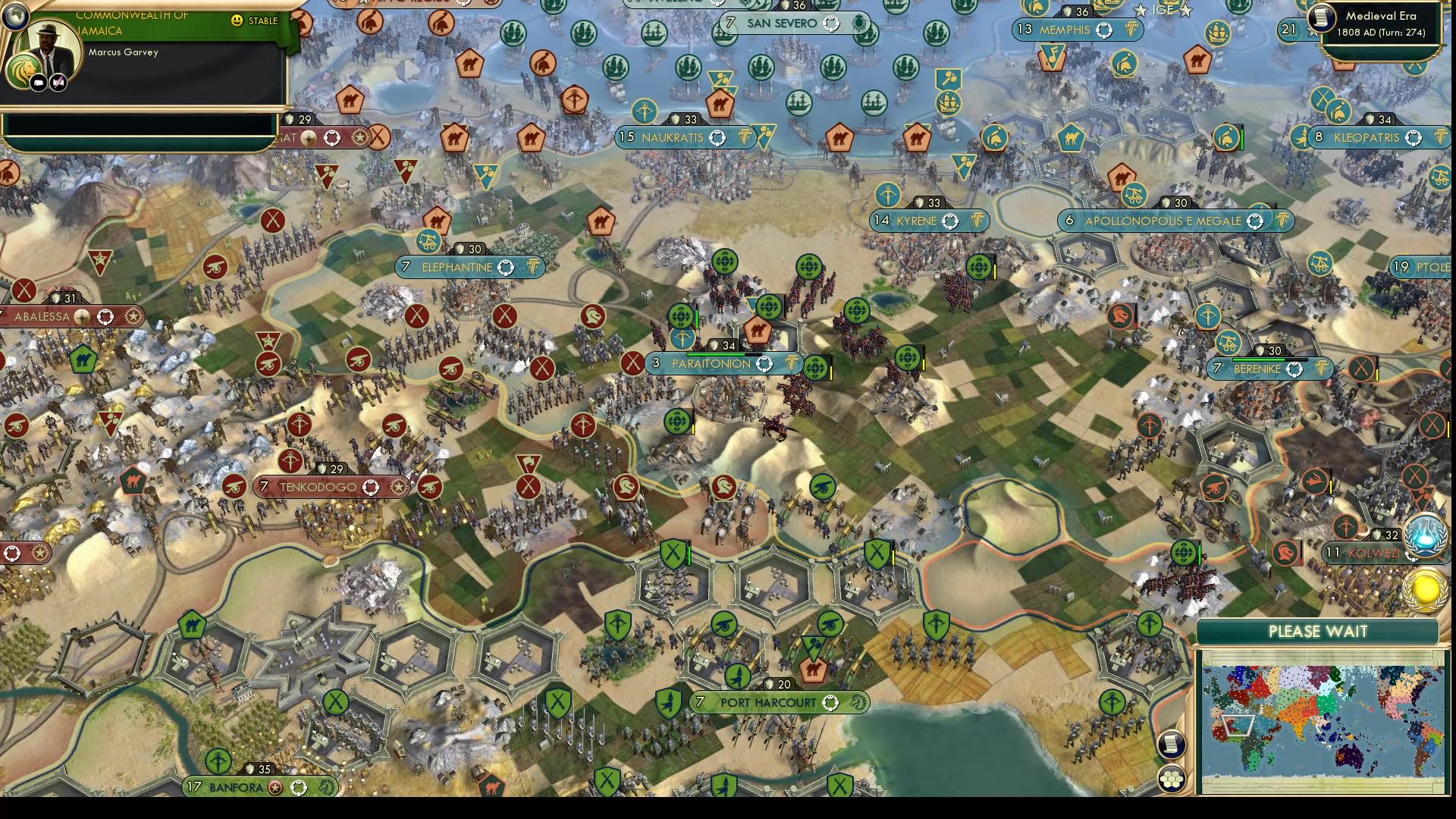Click the viewport rectangle on the minimap

coord(1238,725)
